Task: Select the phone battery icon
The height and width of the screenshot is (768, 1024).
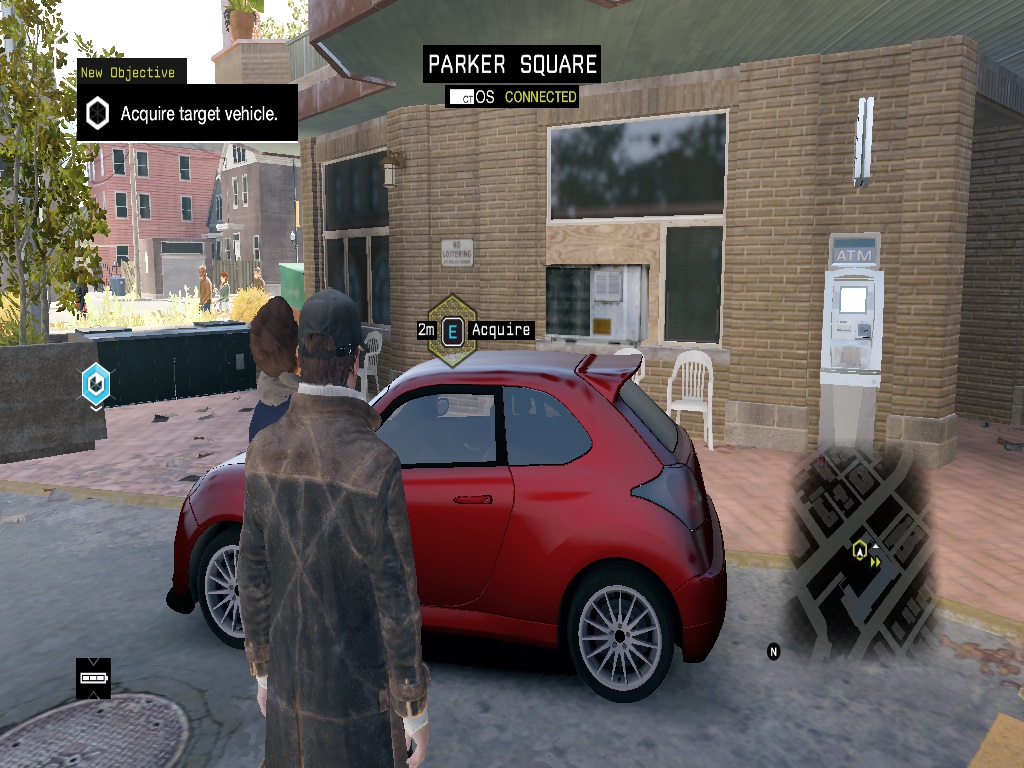Action: pyautogui.click(x=93, y=678)
